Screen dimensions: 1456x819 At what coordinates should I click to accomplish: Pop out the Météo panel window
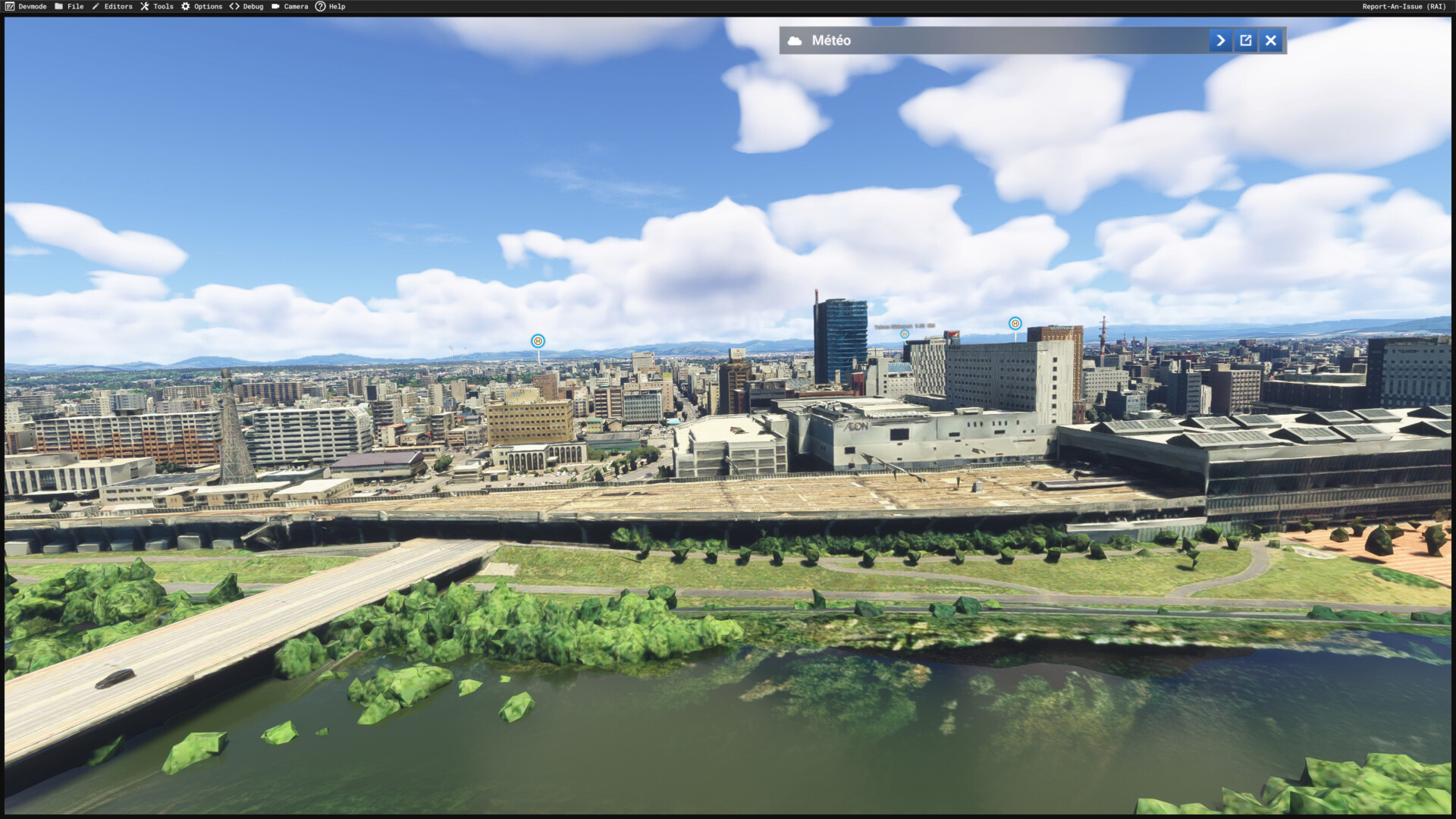1246,41
